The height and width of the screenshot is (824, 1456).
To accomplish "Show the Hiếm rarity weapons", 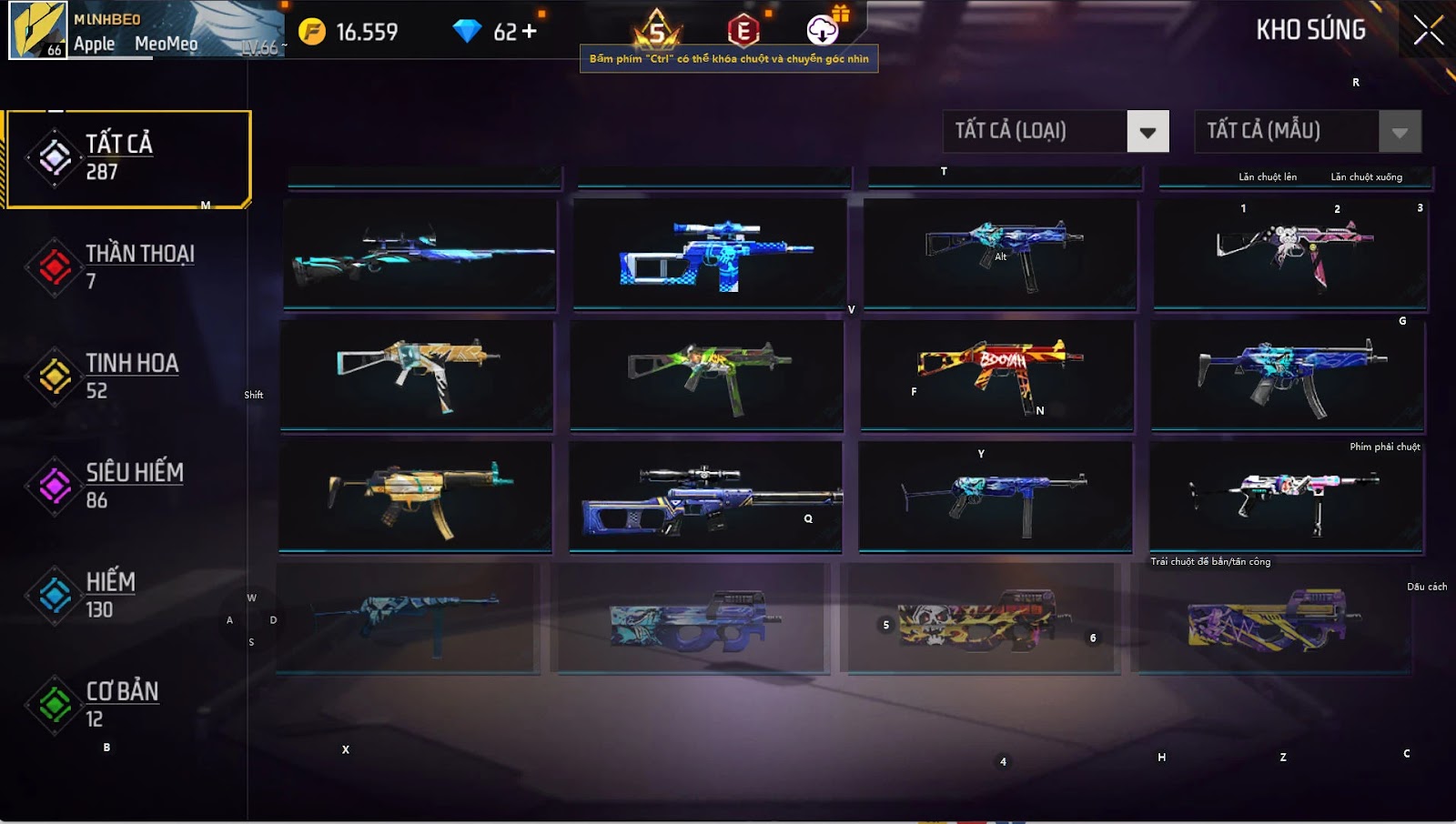I will tap(127, 595).
